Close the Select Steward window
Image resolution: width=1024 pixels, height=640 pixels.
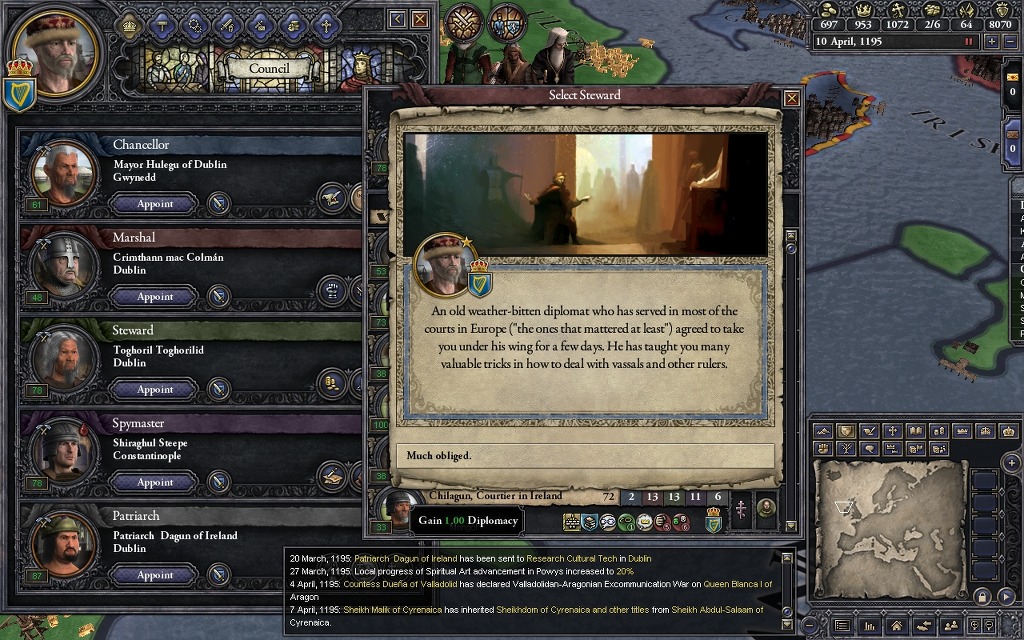point(792,98)
